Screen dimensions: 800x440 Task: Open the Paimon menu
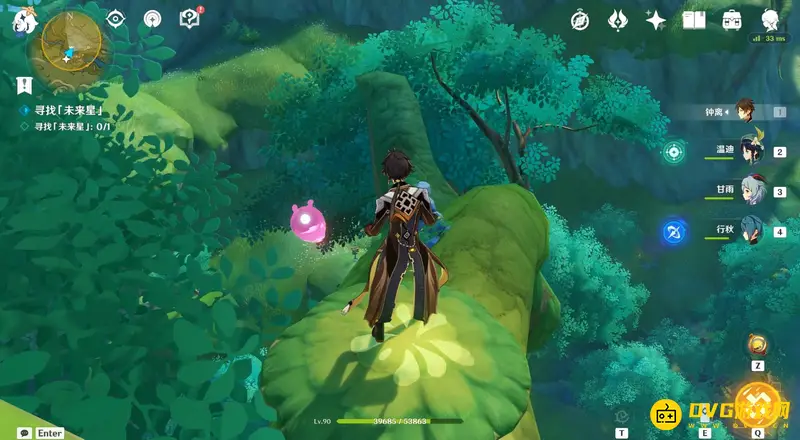click(x=22, y=22)
